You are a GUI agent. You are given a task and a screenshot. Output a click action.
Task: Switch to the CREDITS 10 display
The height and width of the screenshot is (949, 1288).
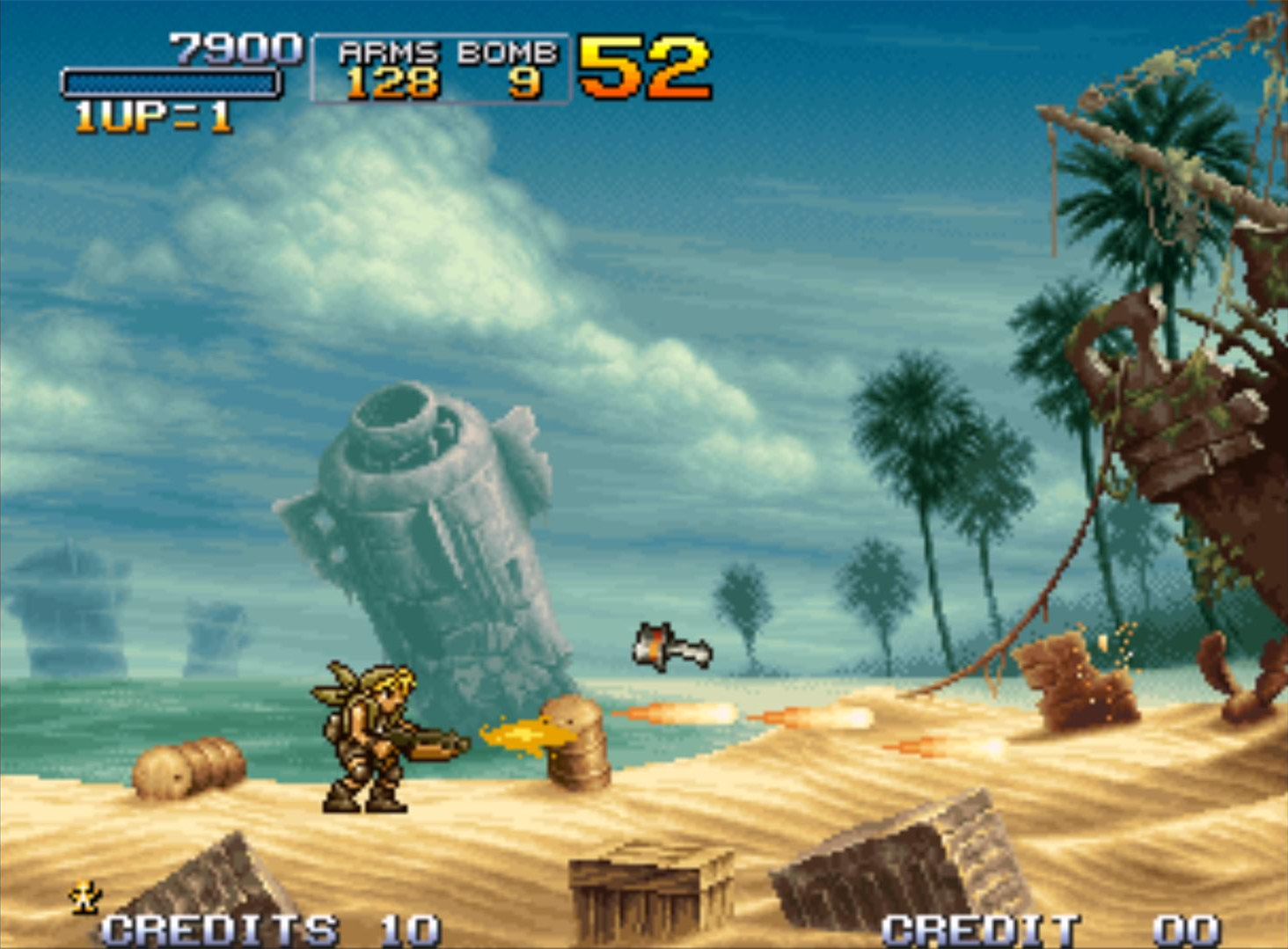click(x=264, y=926)
